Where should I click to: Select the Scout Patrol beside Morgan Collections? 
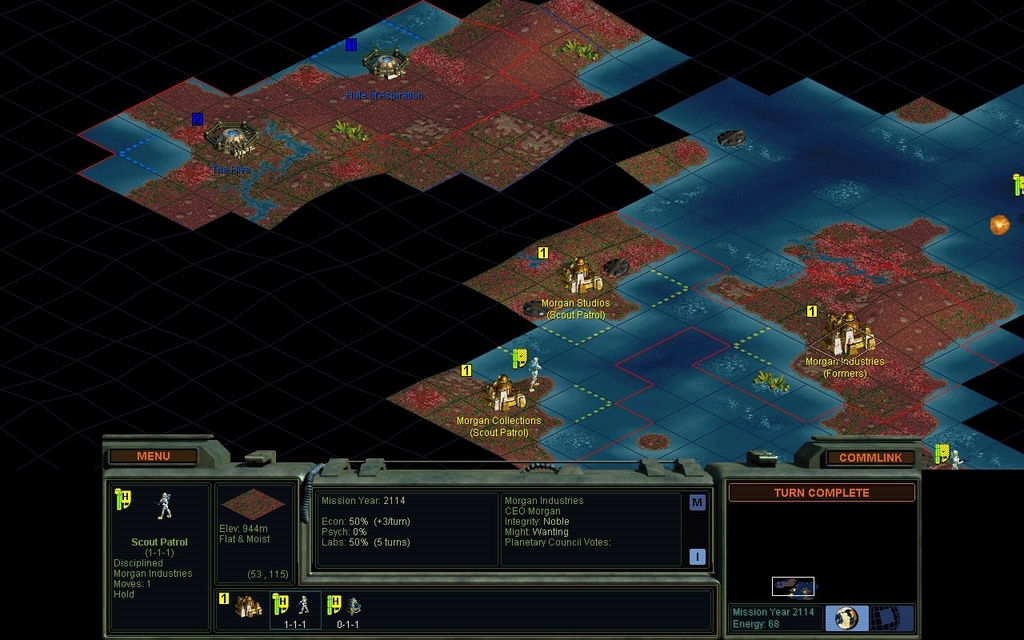click(535, 371)
